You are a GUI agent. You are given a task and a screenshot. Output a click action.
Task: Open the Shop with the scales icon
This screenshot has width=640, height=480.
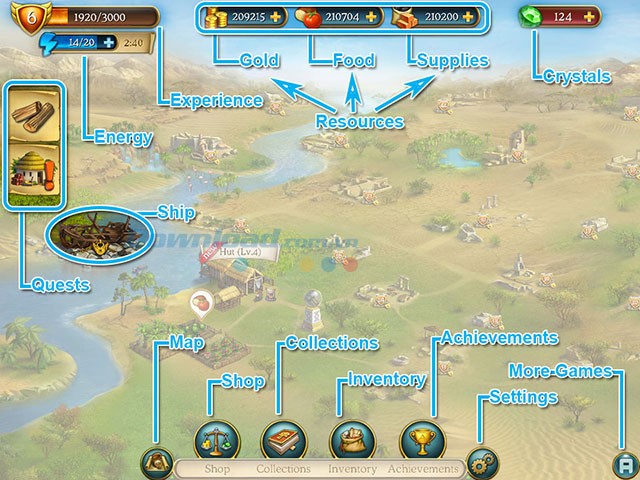point(213,439)
